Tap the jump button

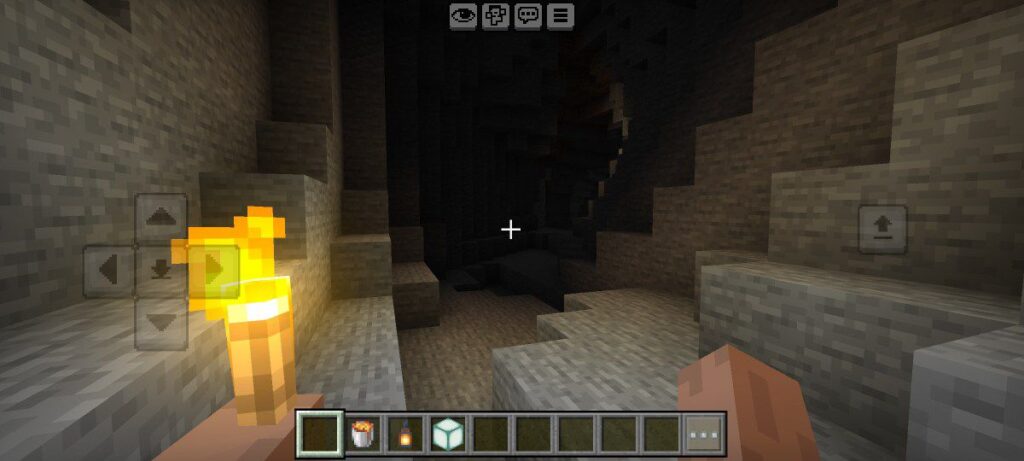coord(883,230)
